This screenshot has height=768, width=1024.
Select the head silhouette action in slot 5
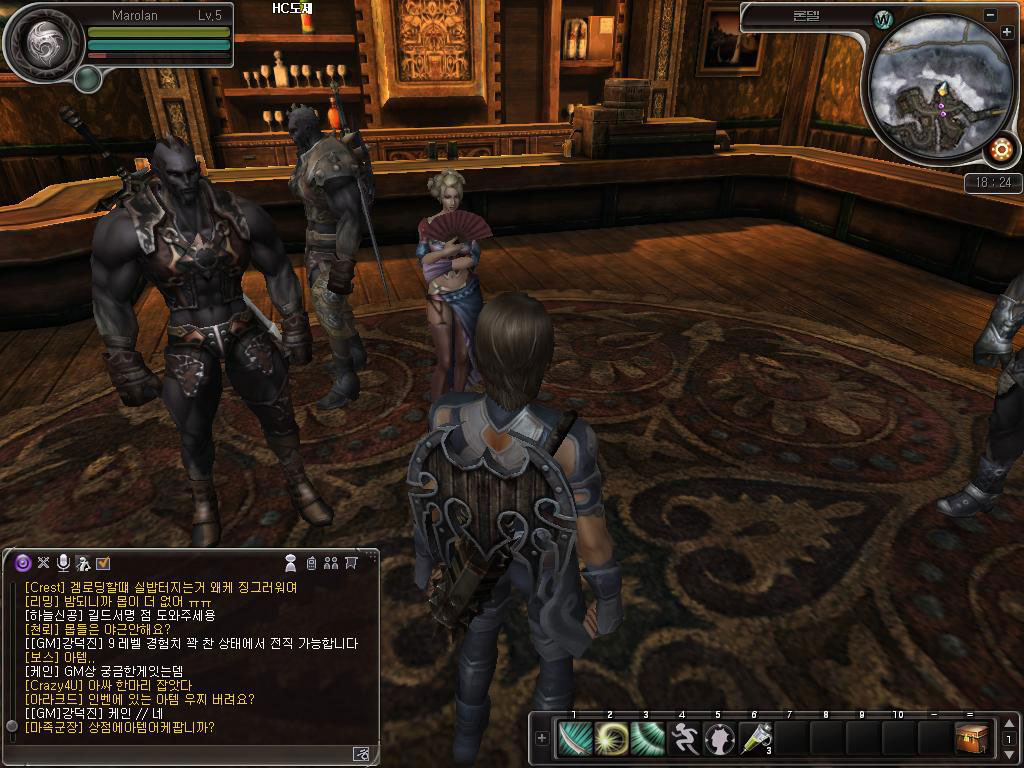tap(720, 739)
